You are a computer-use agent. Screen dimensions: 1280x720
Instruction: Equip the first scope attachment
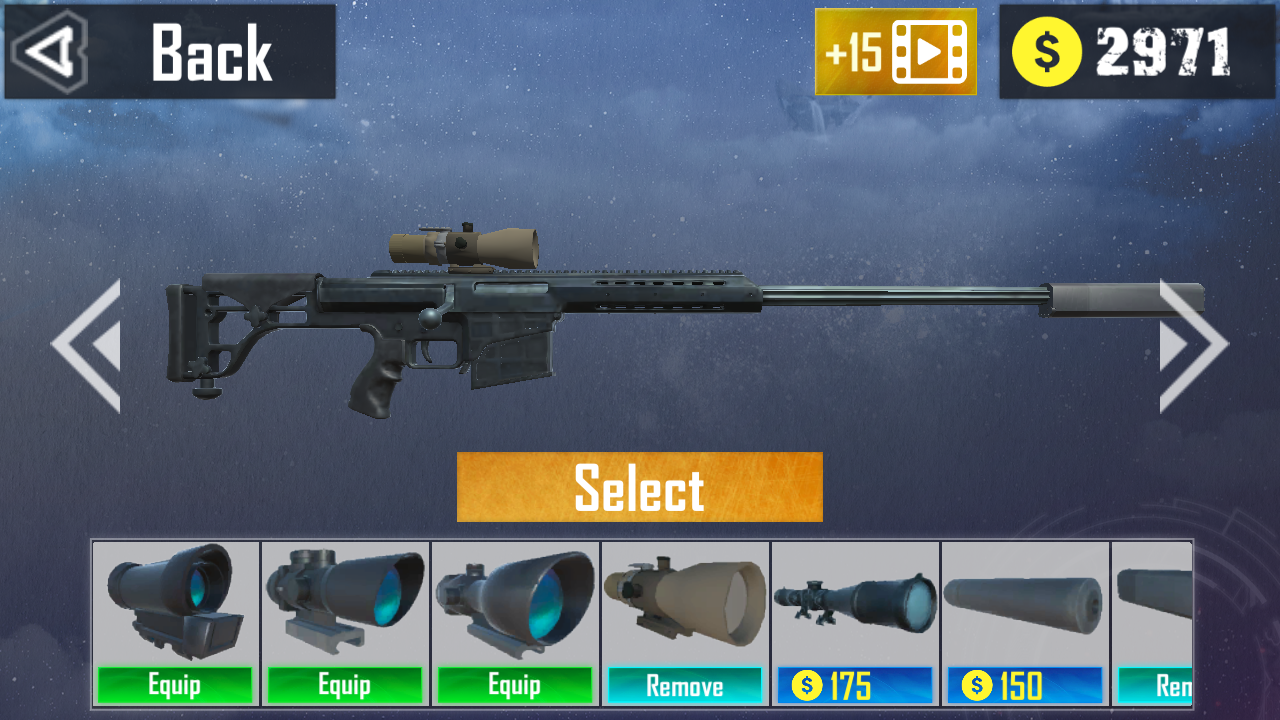pyautogui.click(x=175, y=686)
